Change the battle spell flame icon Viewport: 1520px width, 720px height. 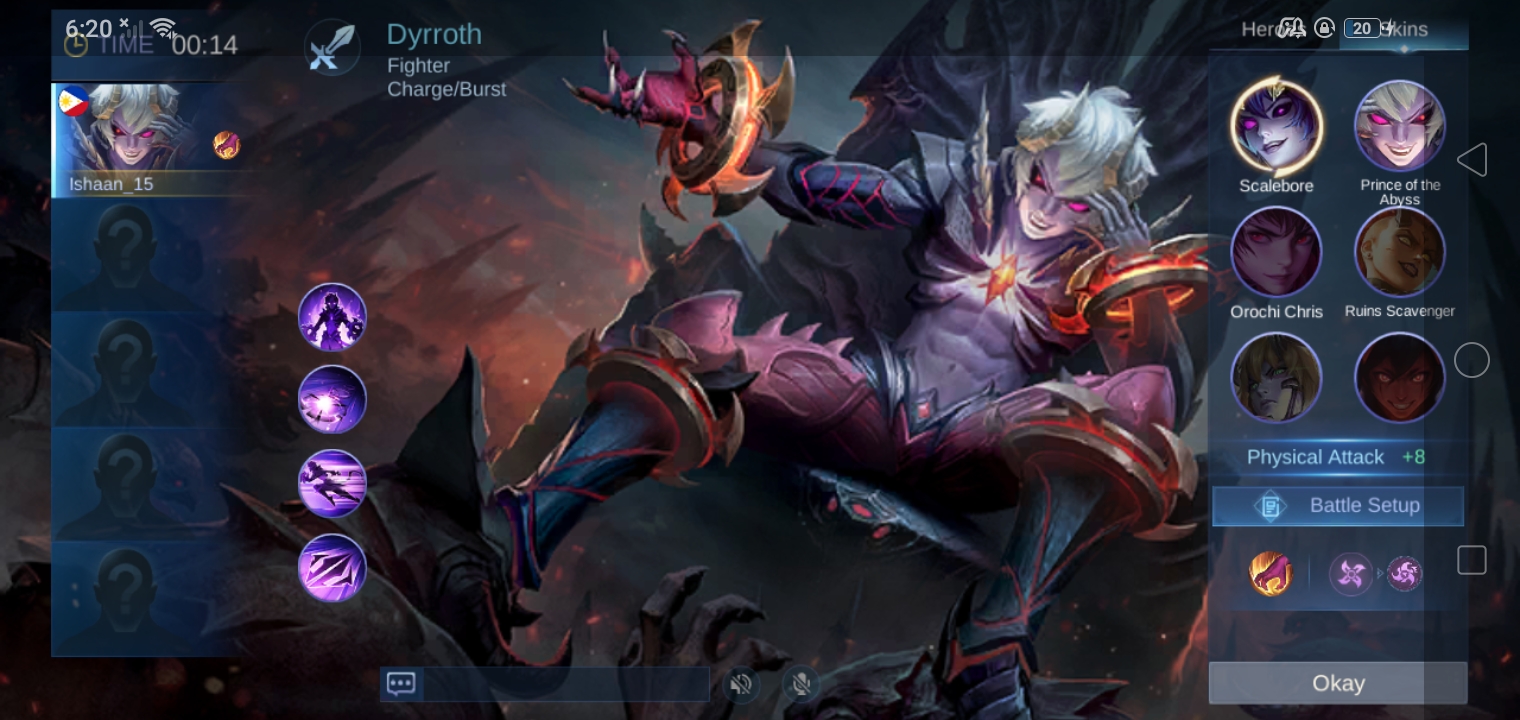click(x=1270, y=574)
